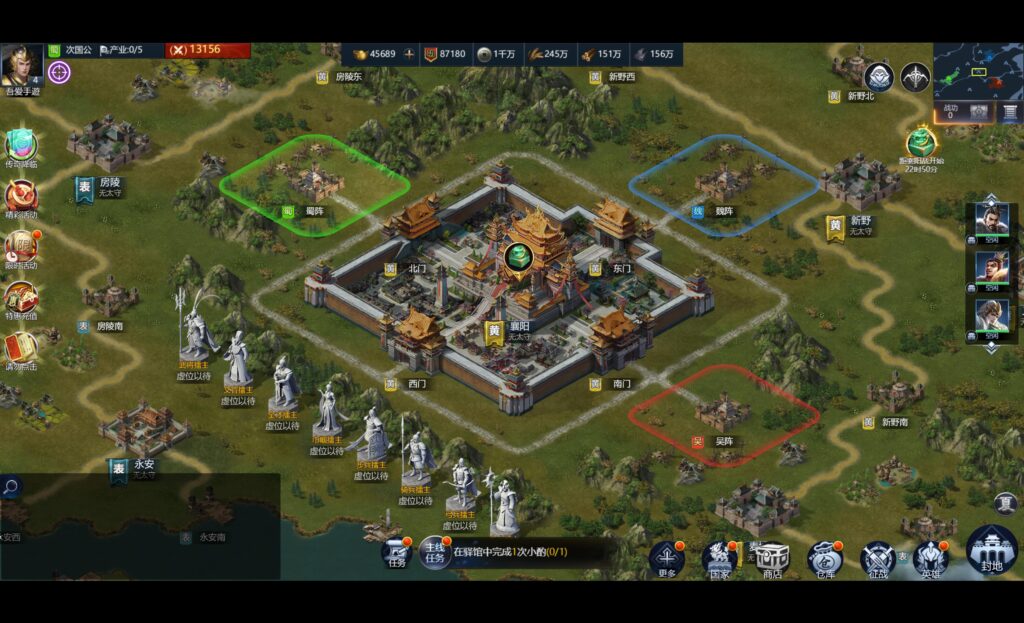This screenshot has height=623, width=1024.
Task: Open the green jade seal event icon
Action: 921,142
